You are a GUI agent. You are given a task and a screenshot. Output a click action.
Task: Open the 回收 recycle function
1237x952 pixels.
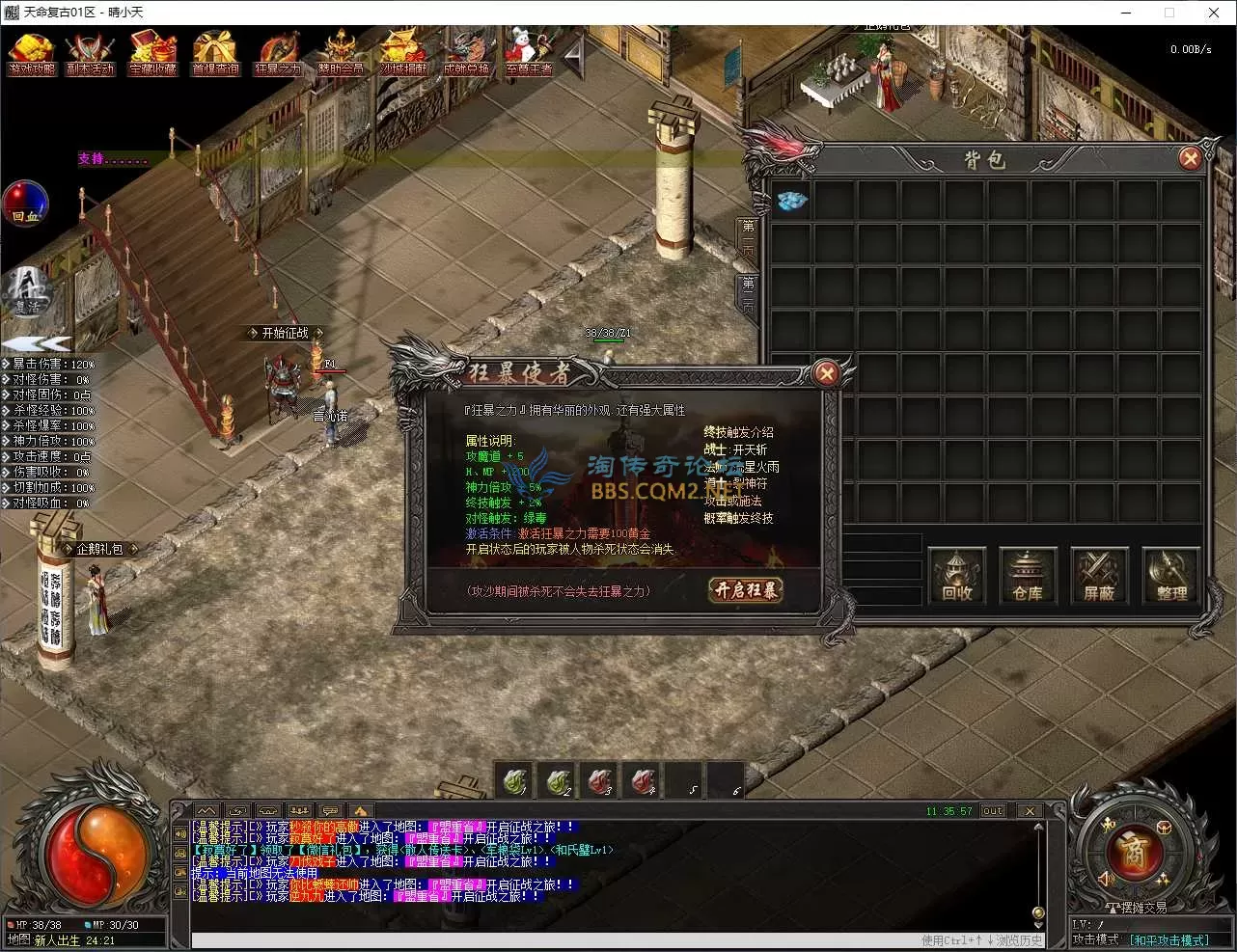956,577
